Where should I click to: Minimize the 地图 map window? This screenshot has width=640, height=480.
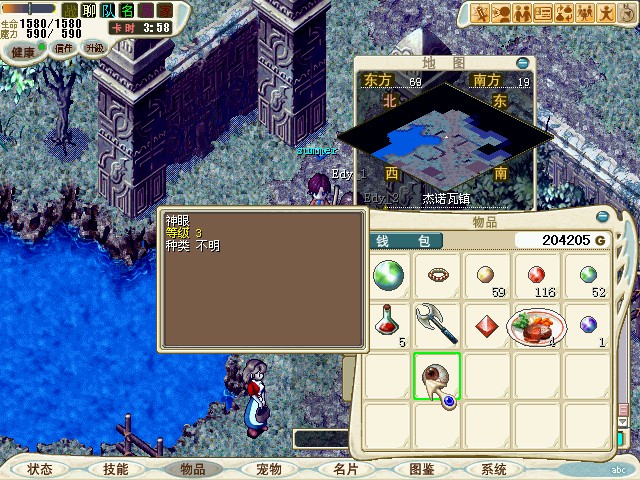[x=523, y=62]
